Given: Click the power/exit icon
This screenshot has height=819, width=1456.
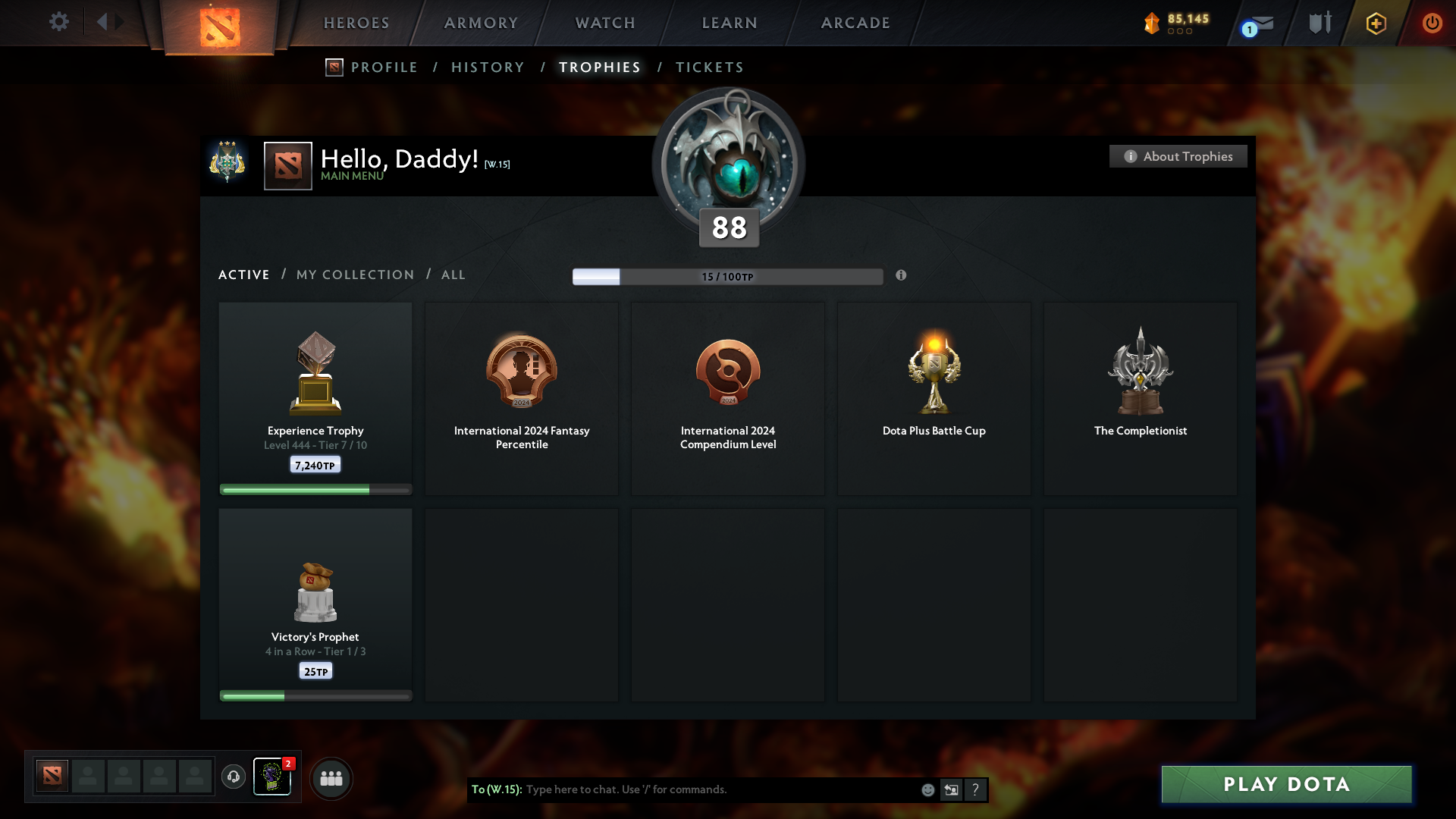Looking at the screenshot, I should pos(1432,23).
